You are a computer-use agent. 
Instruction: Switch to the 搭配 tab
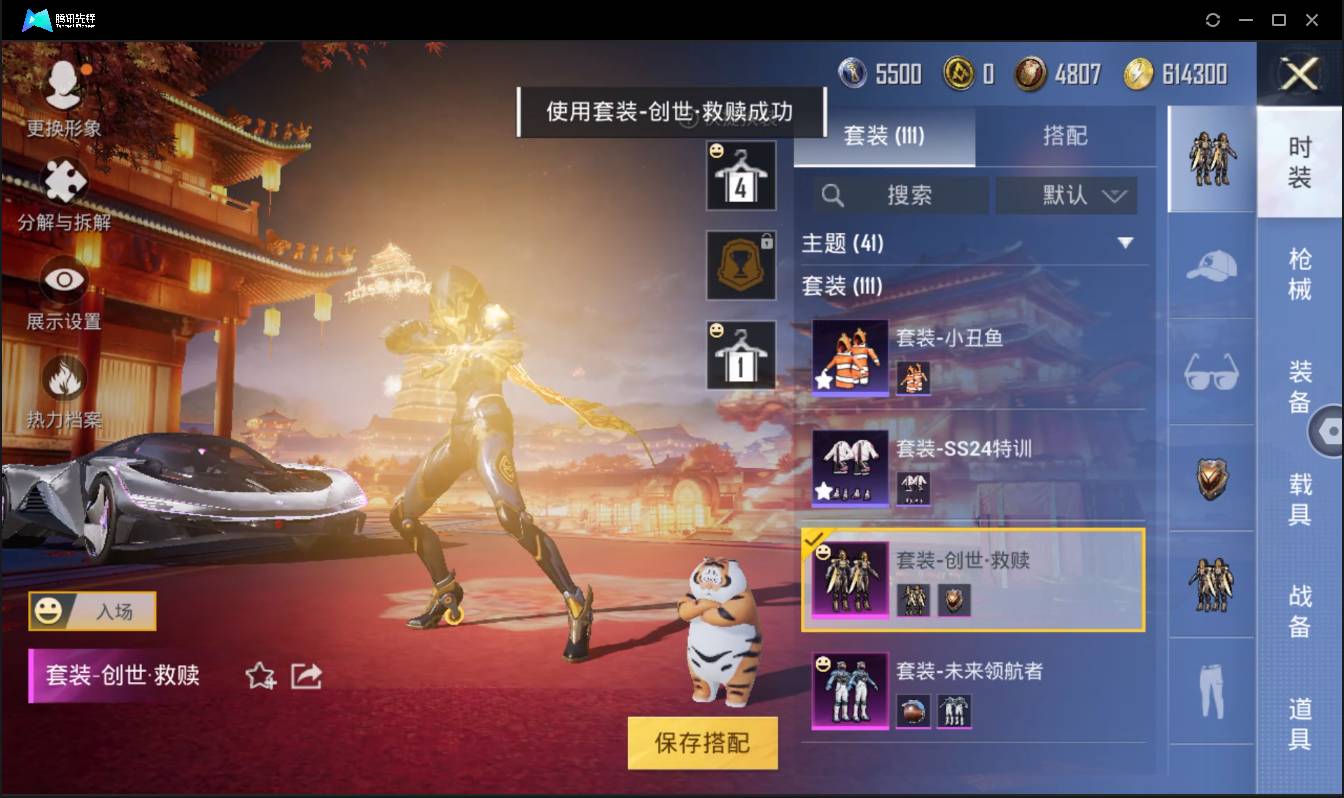(1066, 137)
